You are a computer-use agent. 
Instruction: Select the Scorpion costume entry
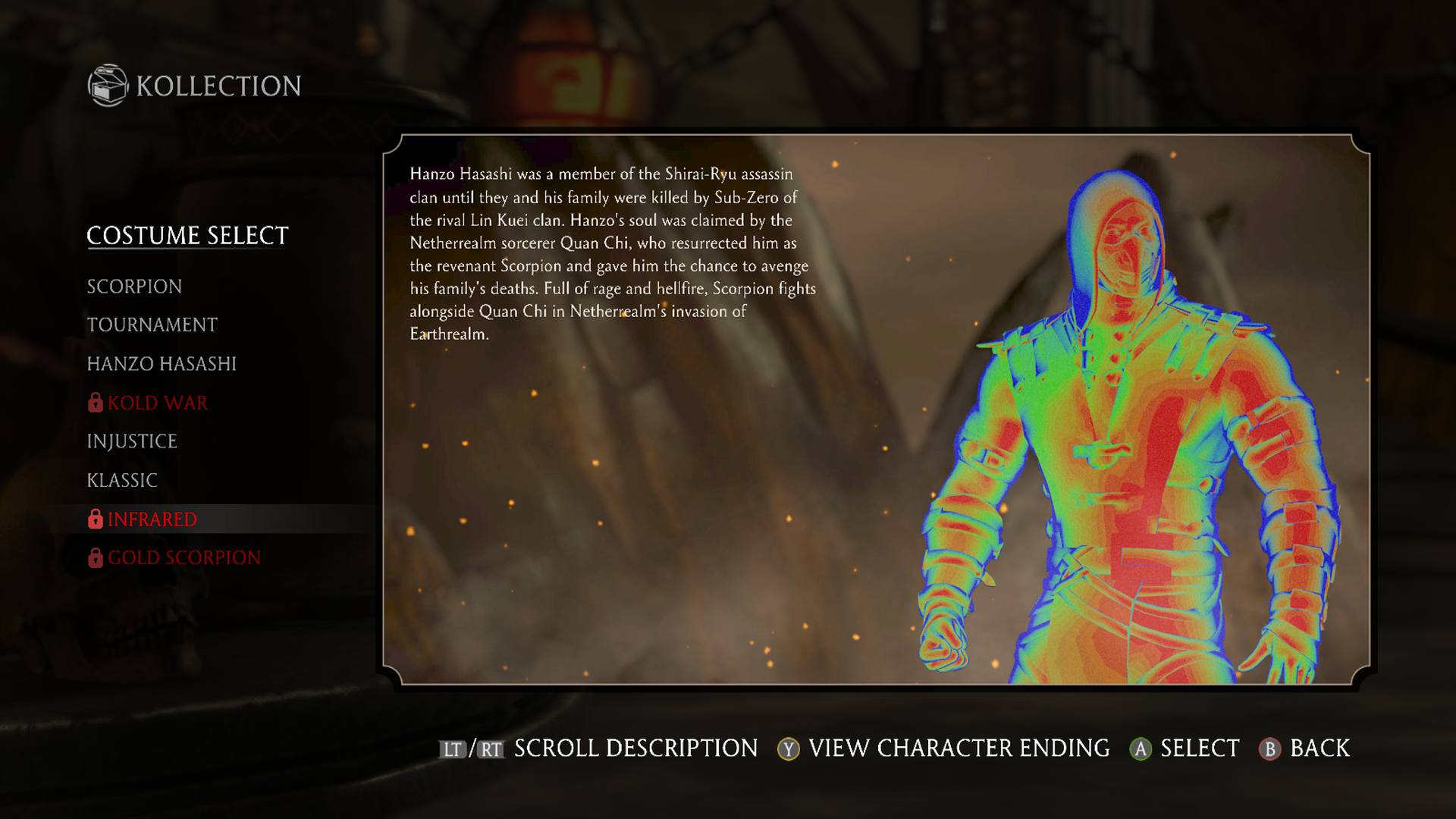(x=134, y=287)
